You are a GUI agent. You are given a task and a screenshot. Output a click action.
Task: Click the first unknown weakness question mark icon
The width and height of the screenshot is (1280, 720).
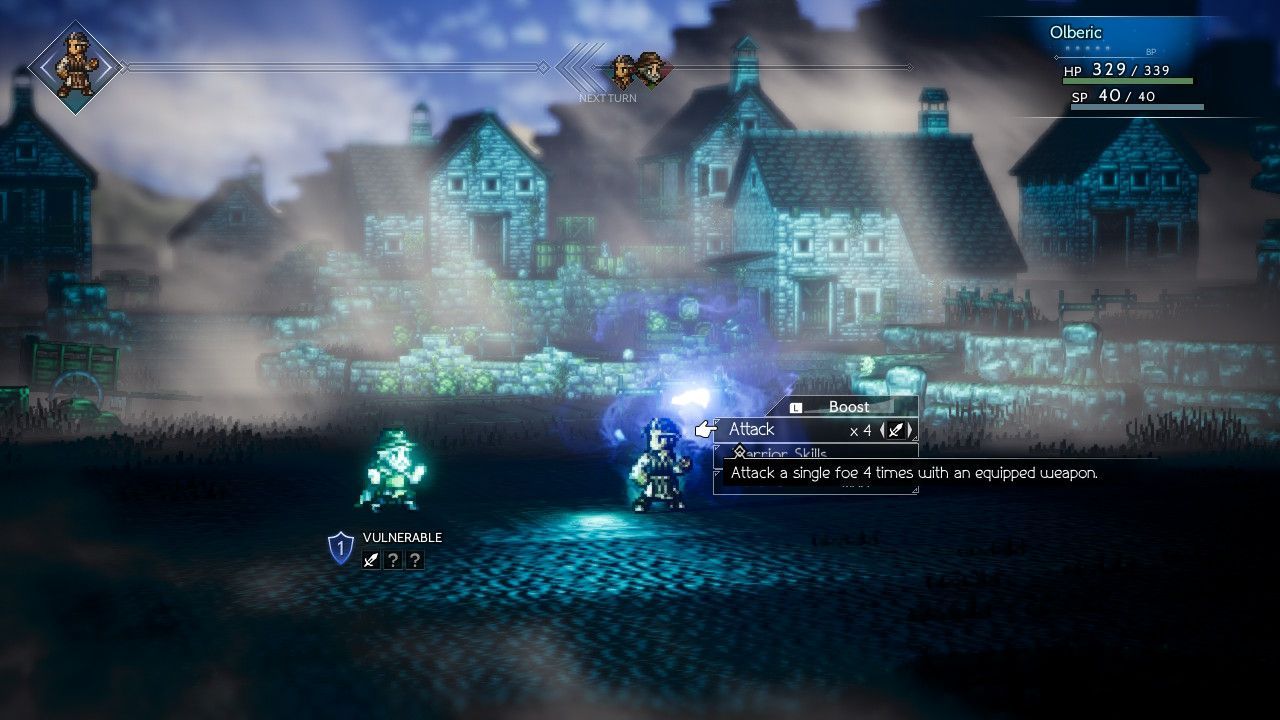click(394, 559)
